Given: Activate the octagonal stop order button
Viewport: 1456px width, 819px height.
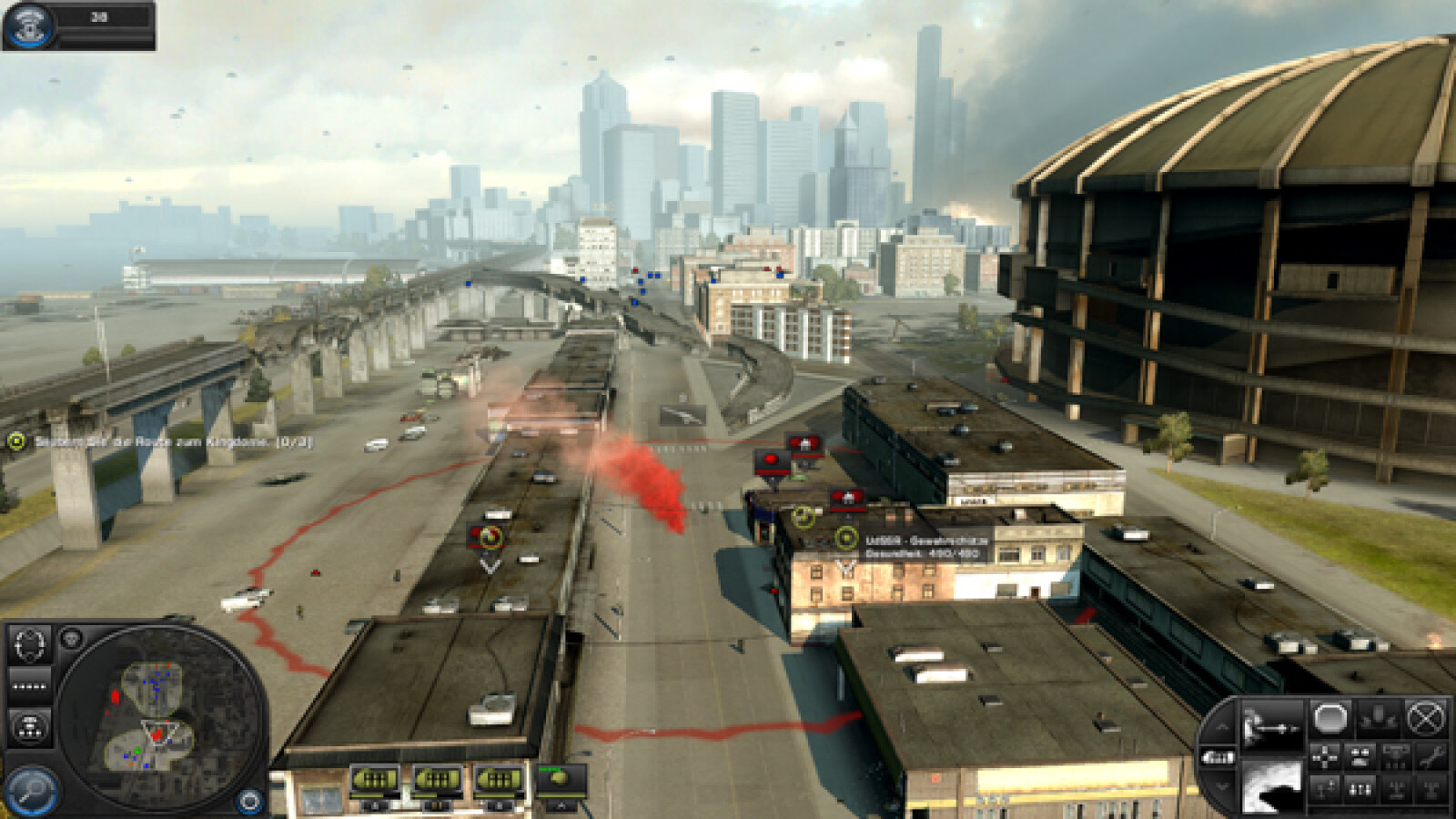Looking at the screenshot, I should point(1330,718).
